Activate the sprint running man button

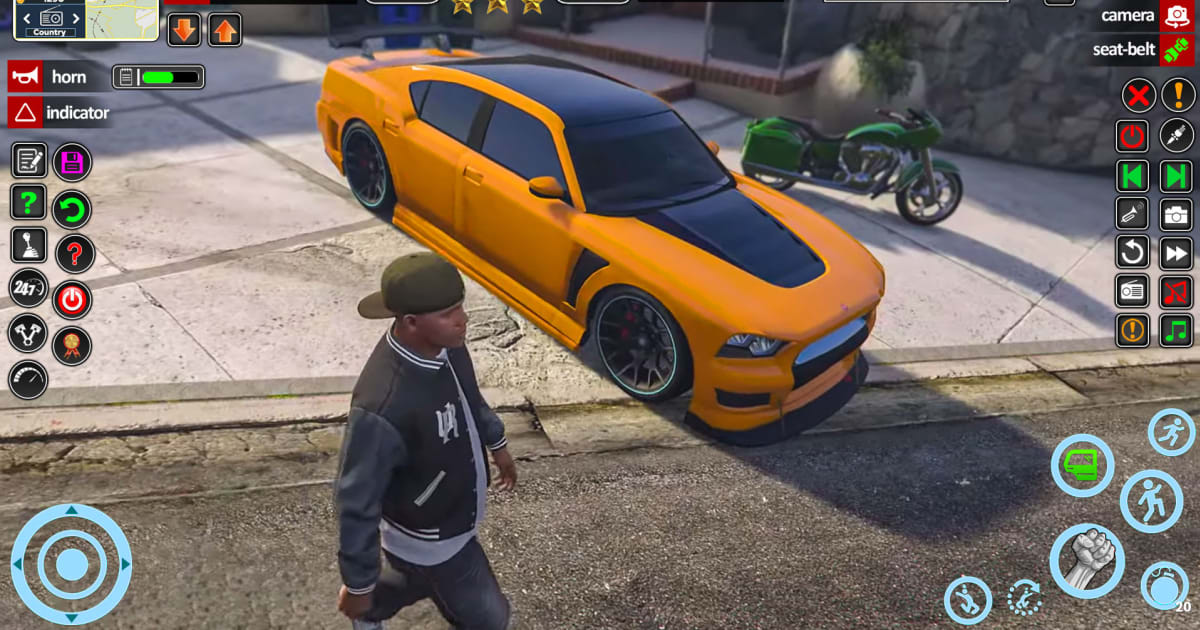1171,432
